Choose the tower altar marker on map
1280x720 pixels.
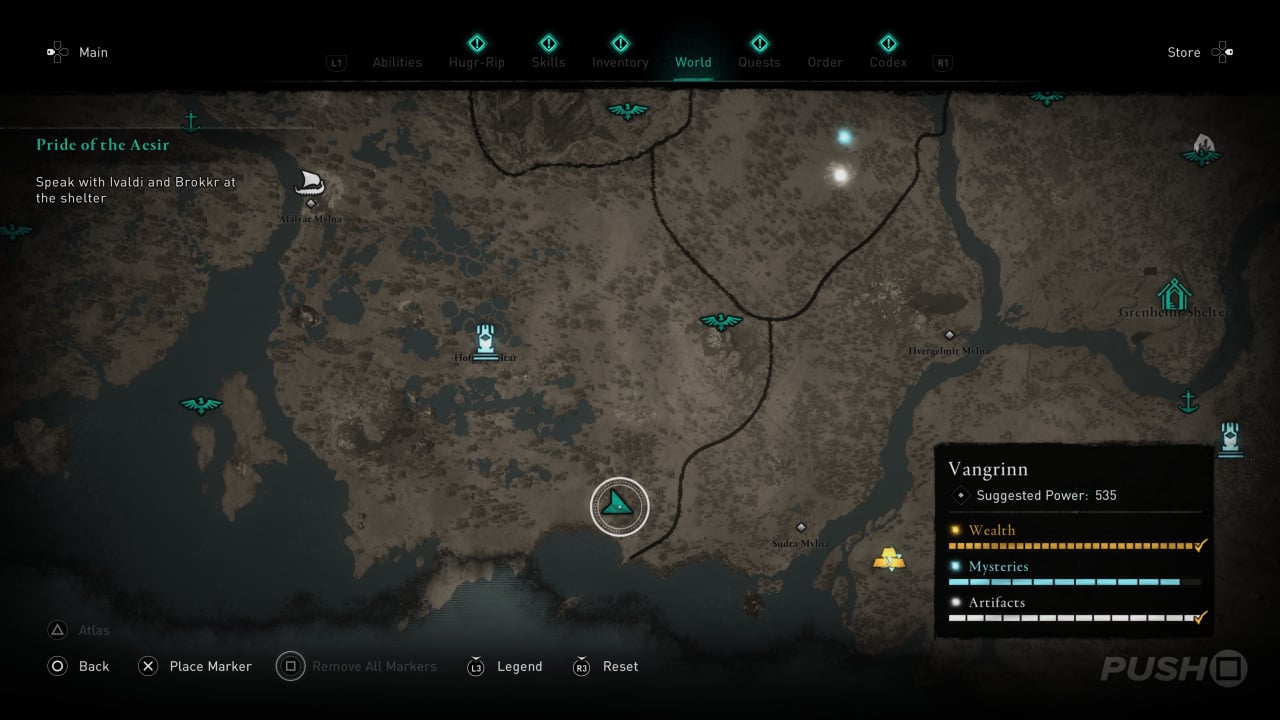[485, 340]
